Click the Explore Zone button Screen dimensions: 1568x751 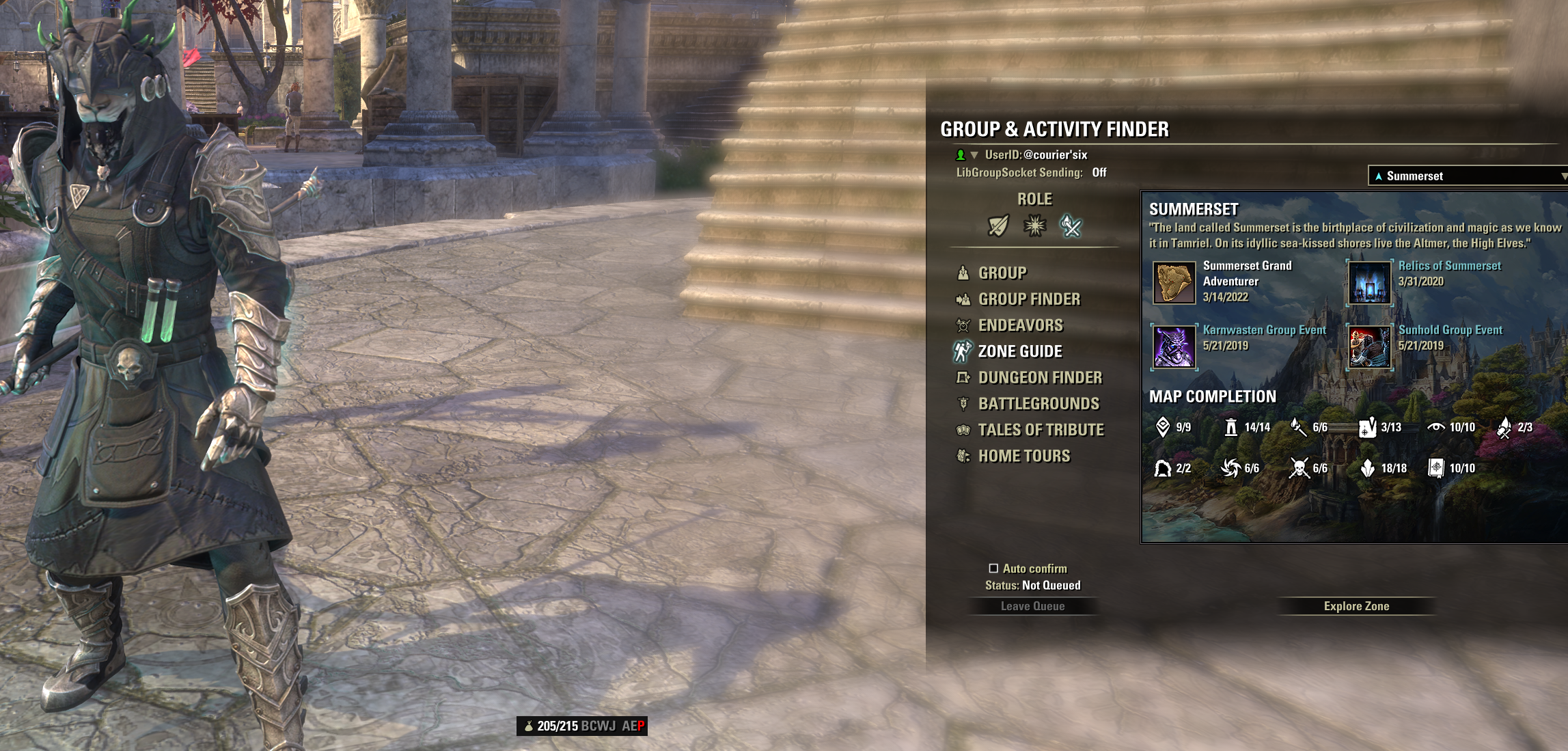coord(1356,606)
